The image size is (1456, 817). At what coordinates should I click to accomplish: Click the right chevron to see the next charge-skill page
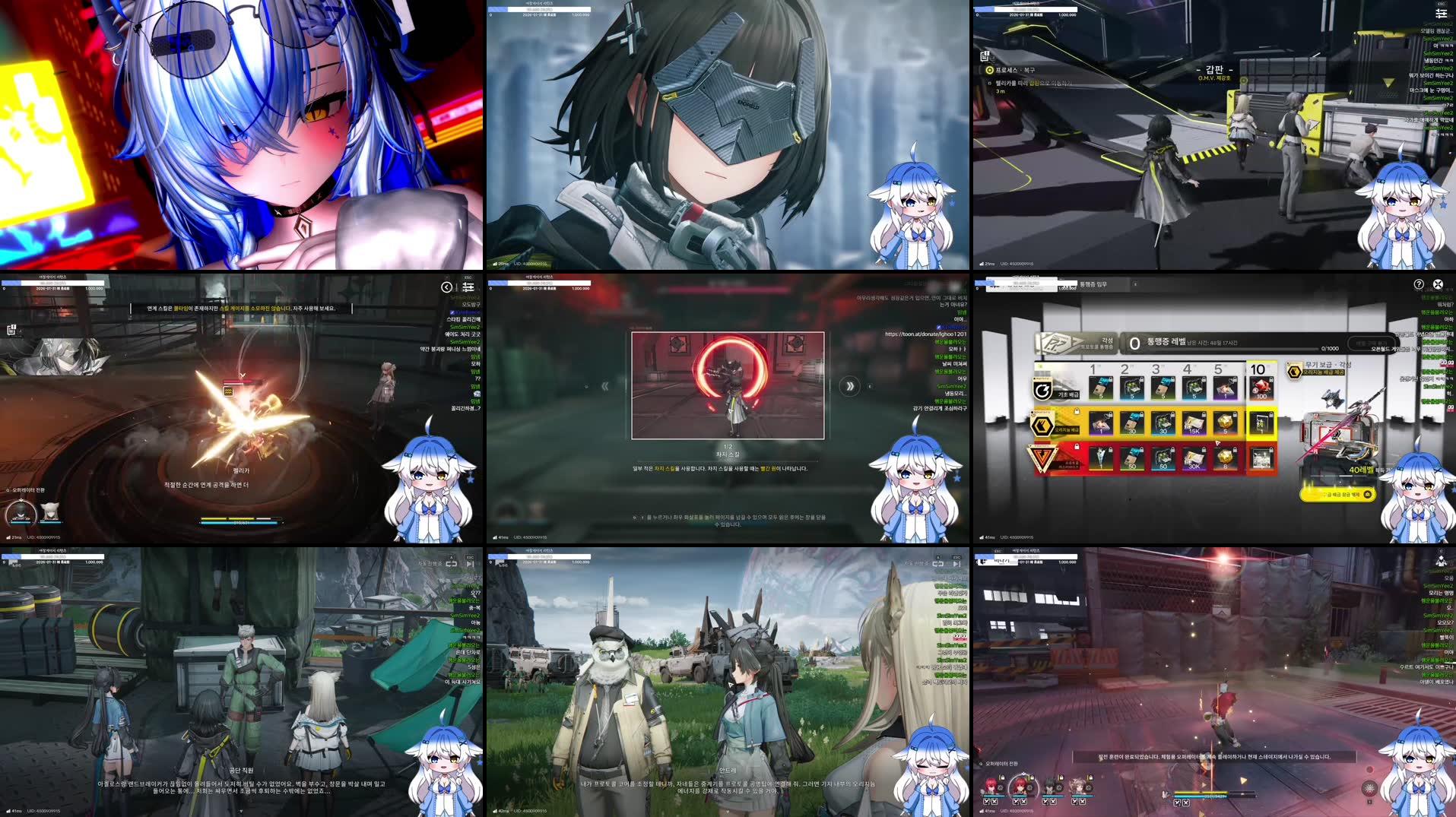(849, 385)
